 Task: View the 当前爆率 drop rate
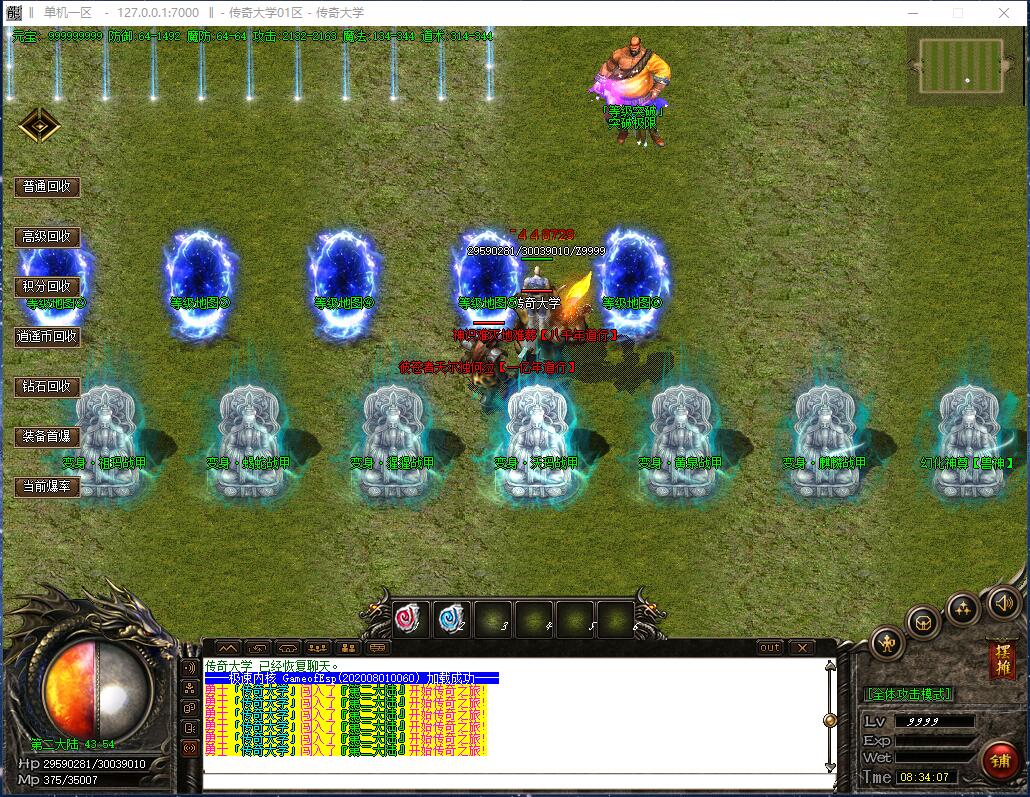(47, 487)
